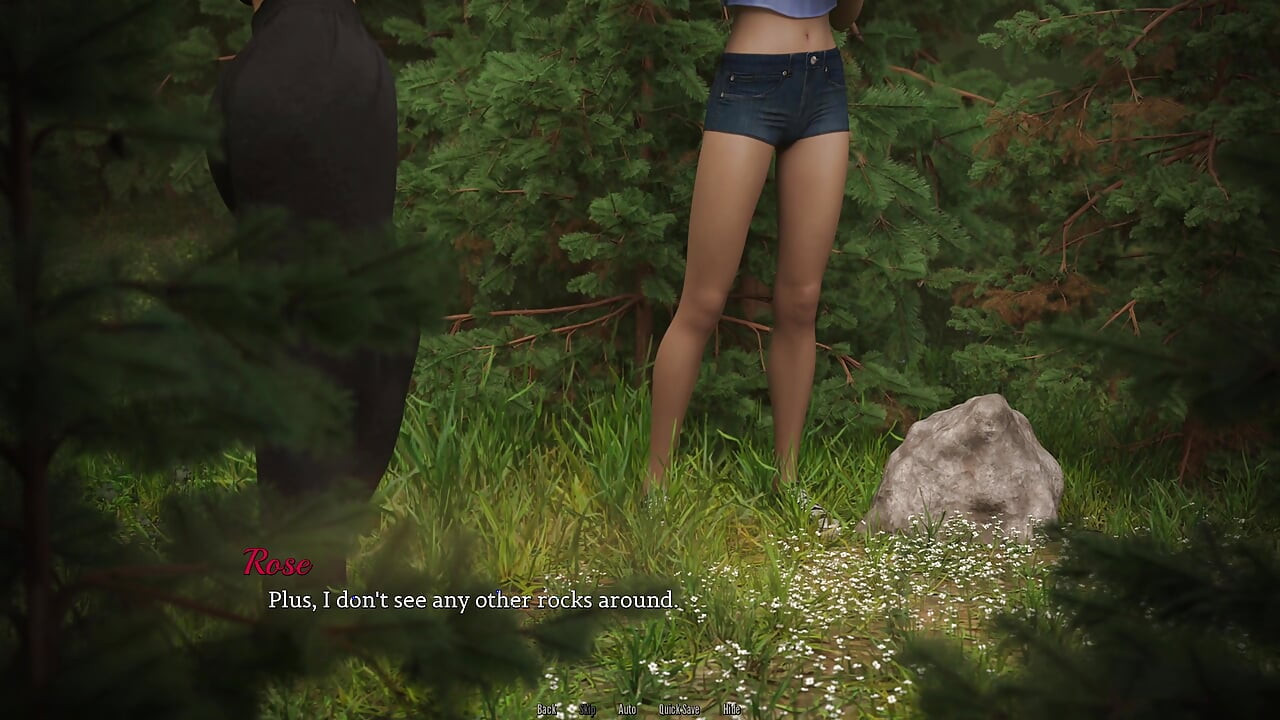Hide the dialogue interface
Screen dimensions: 1280x720
click(x=731, y=709)
